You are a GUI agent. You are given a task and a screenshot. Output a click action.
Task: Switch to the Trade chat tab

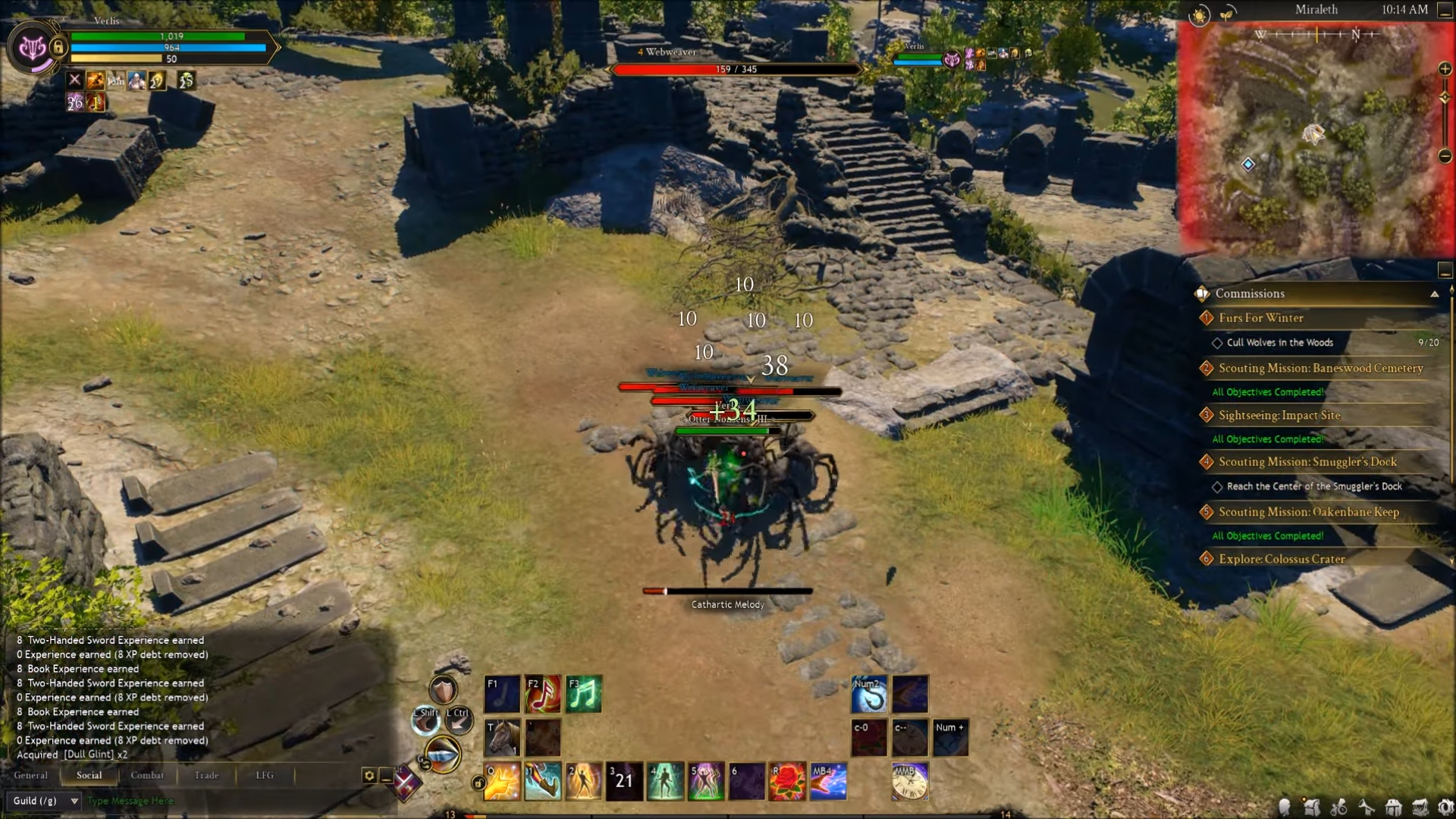(206, 775)
